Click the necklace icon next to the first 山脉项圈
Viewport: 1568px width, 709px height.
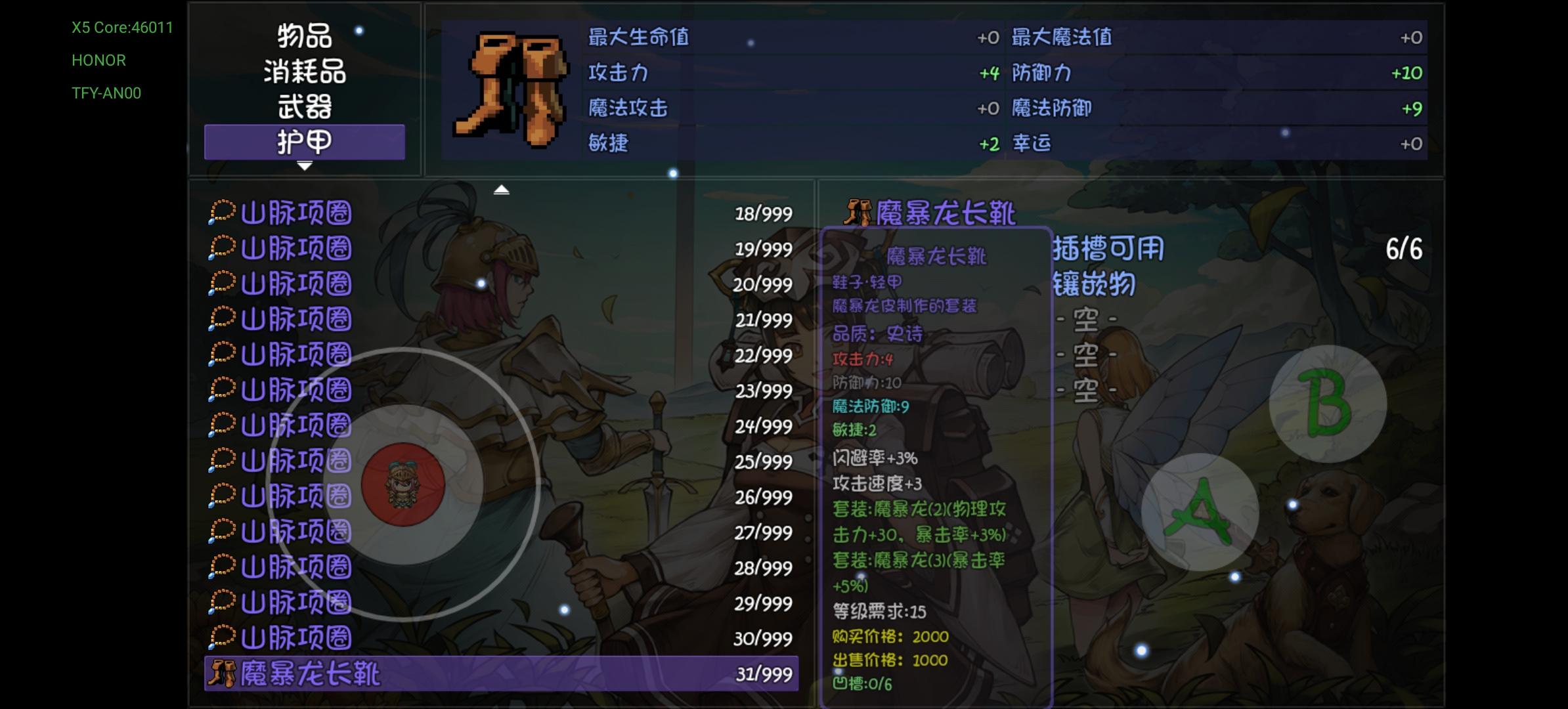point(223,212)
